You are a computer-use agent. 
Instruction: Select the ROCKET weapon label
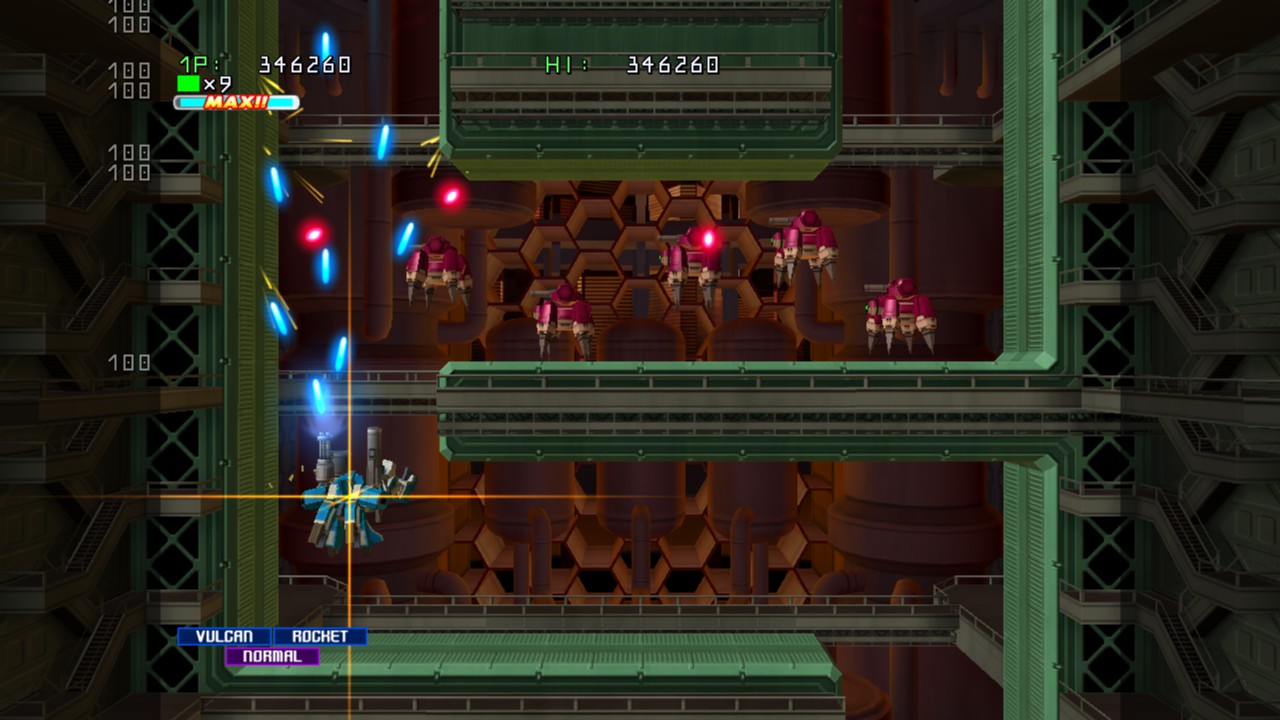pyautogui.click(x=320, y=636)
